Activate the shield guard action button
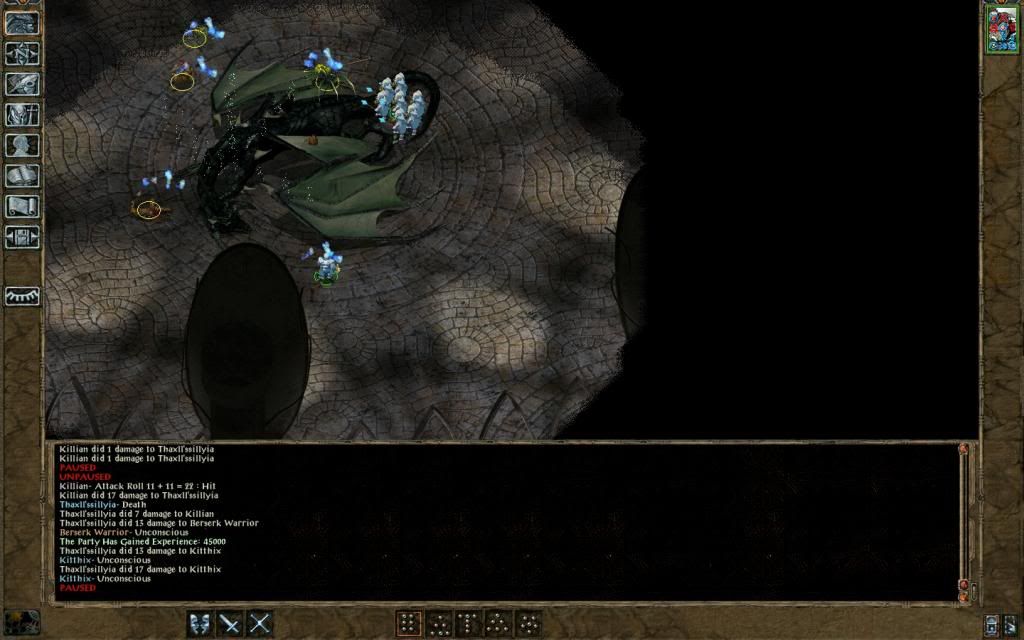This screenshot has width=1024, height=640. [201, 623]
